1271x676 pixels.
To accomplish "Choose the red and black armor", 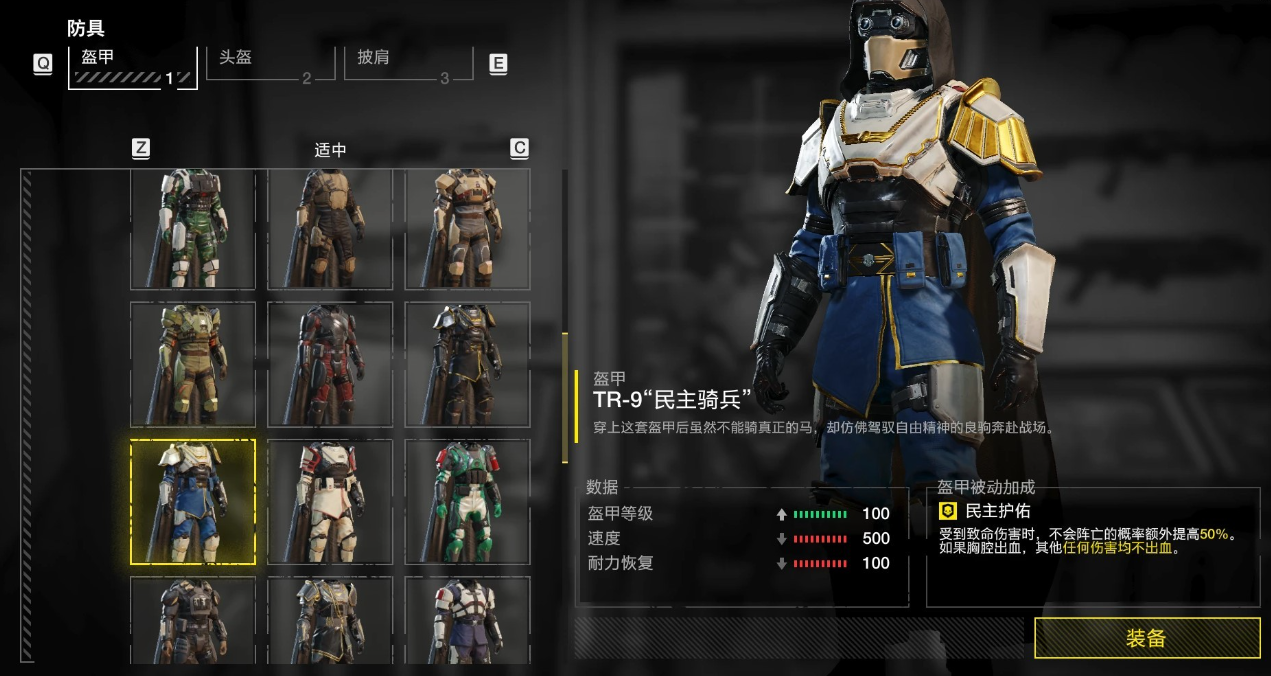I will pos(330,365).
